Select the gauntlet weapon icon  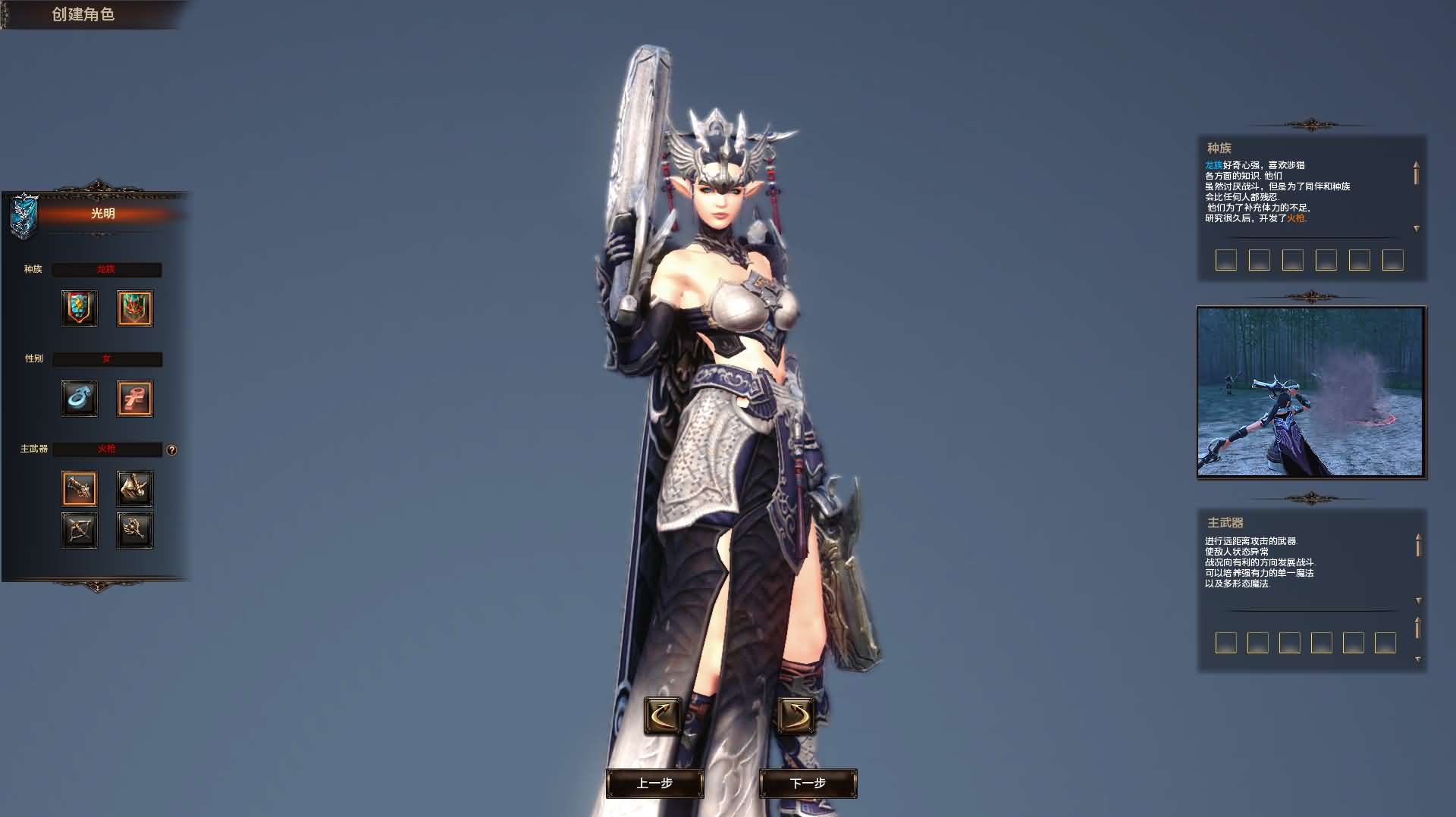coord(134,488)
